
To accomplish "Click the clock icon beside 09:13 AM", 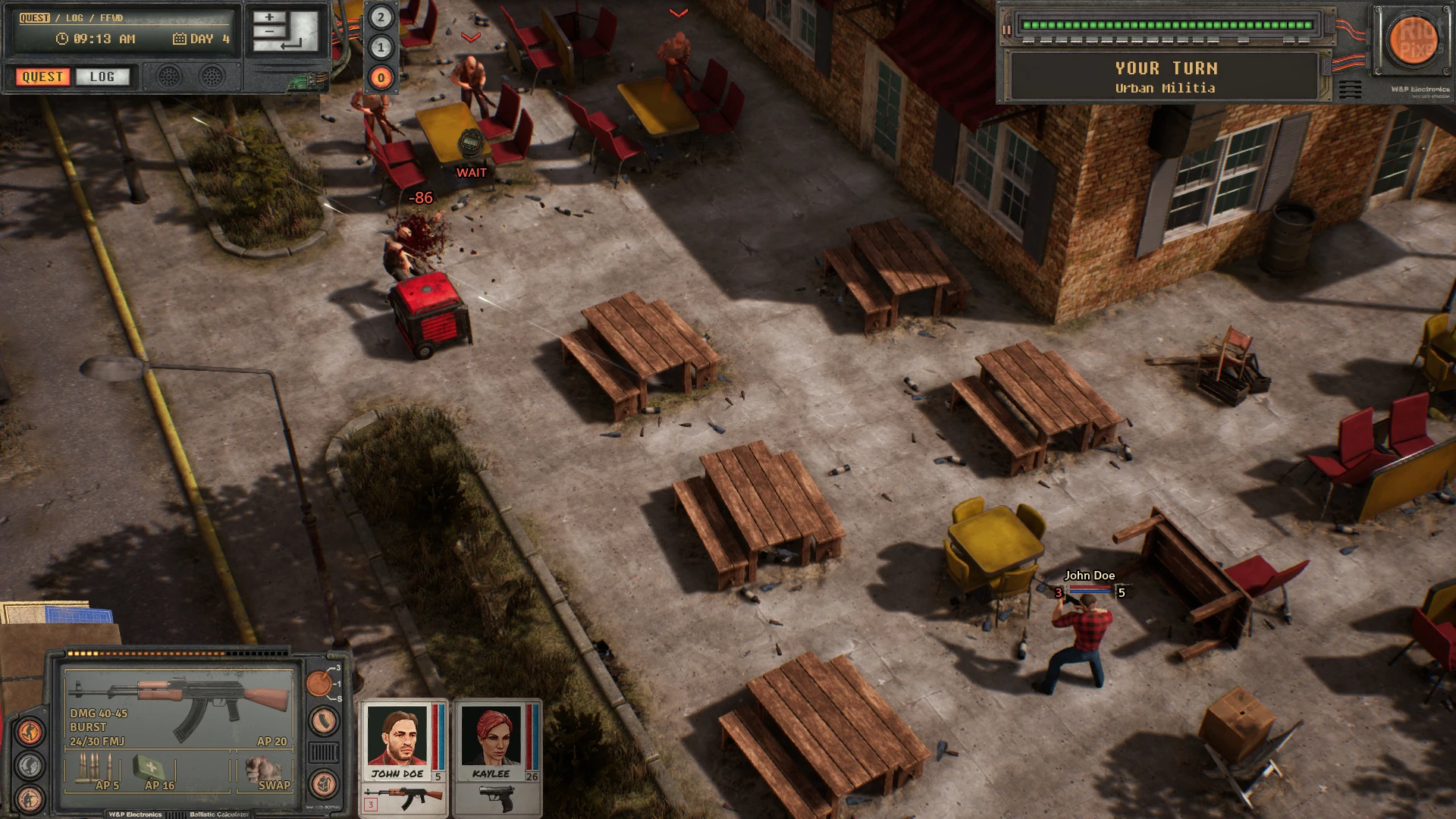I will (62, 39).
